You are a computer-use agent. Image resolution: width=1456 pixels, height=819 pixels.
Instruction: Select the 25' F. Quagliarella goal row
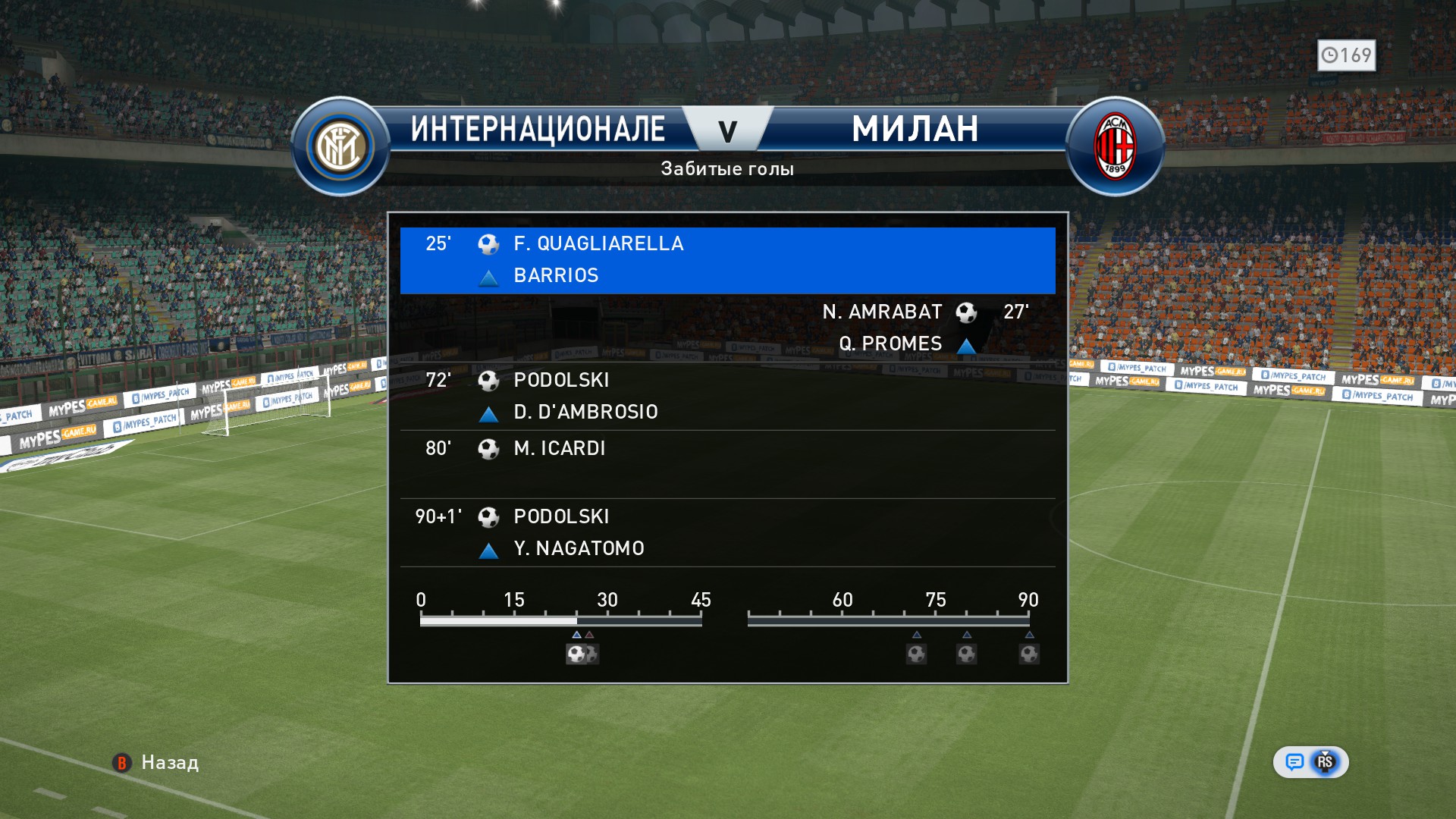[727, 260]
